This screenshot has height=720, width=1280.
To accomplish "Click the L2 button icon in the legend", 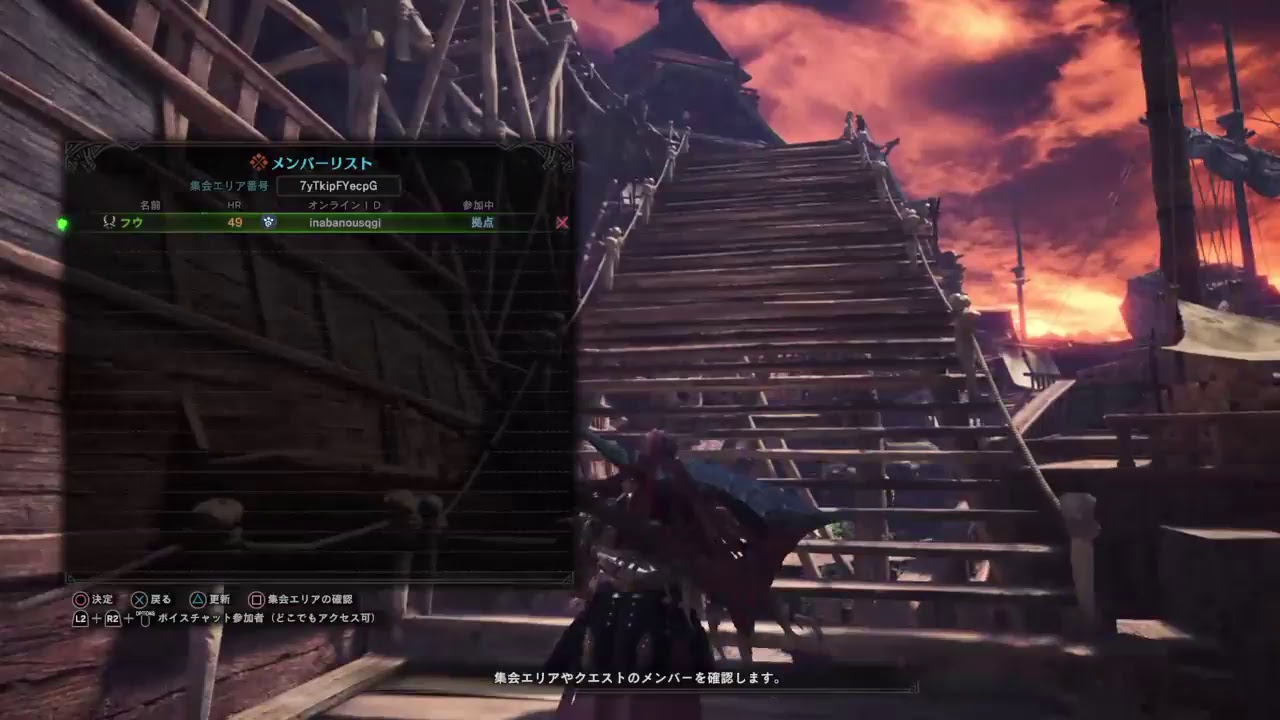I will point(80,619).
